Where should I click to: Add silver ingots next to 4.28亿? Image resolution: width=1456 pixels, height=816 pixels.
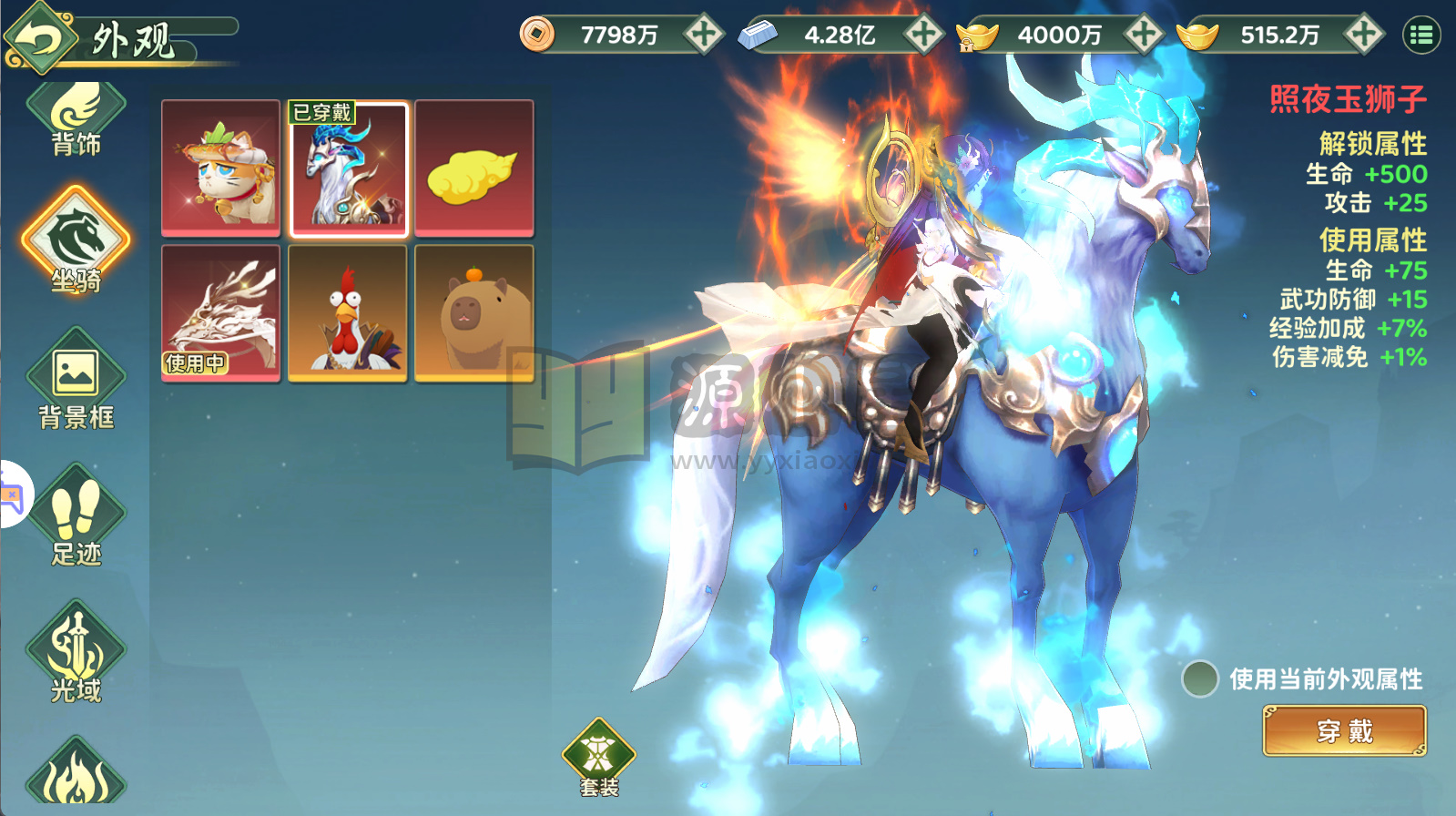pos(925,34)
